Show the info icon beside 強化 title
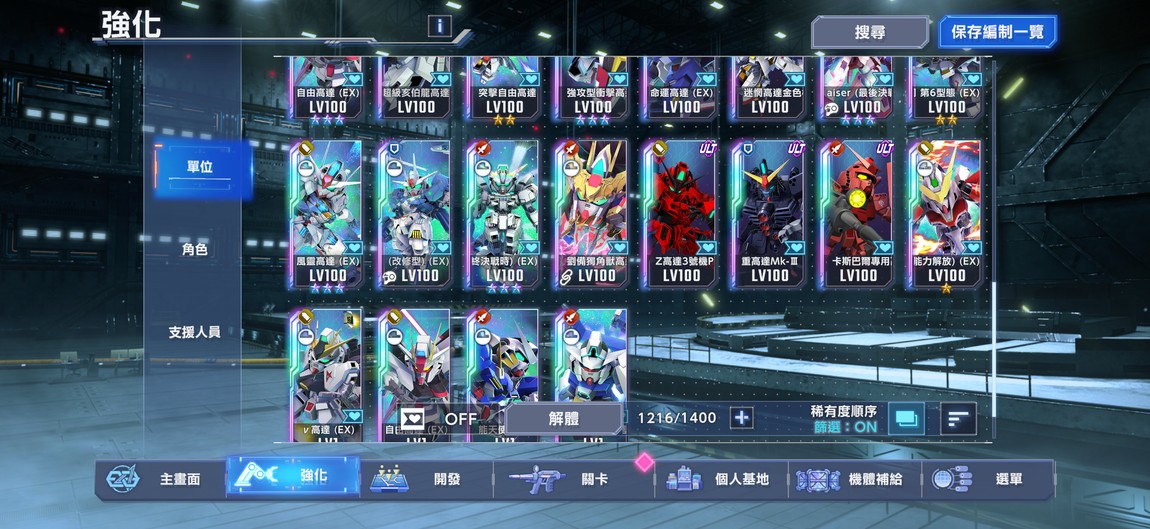The width and height of the screenshot is (1150, 529). coord(437,27)
